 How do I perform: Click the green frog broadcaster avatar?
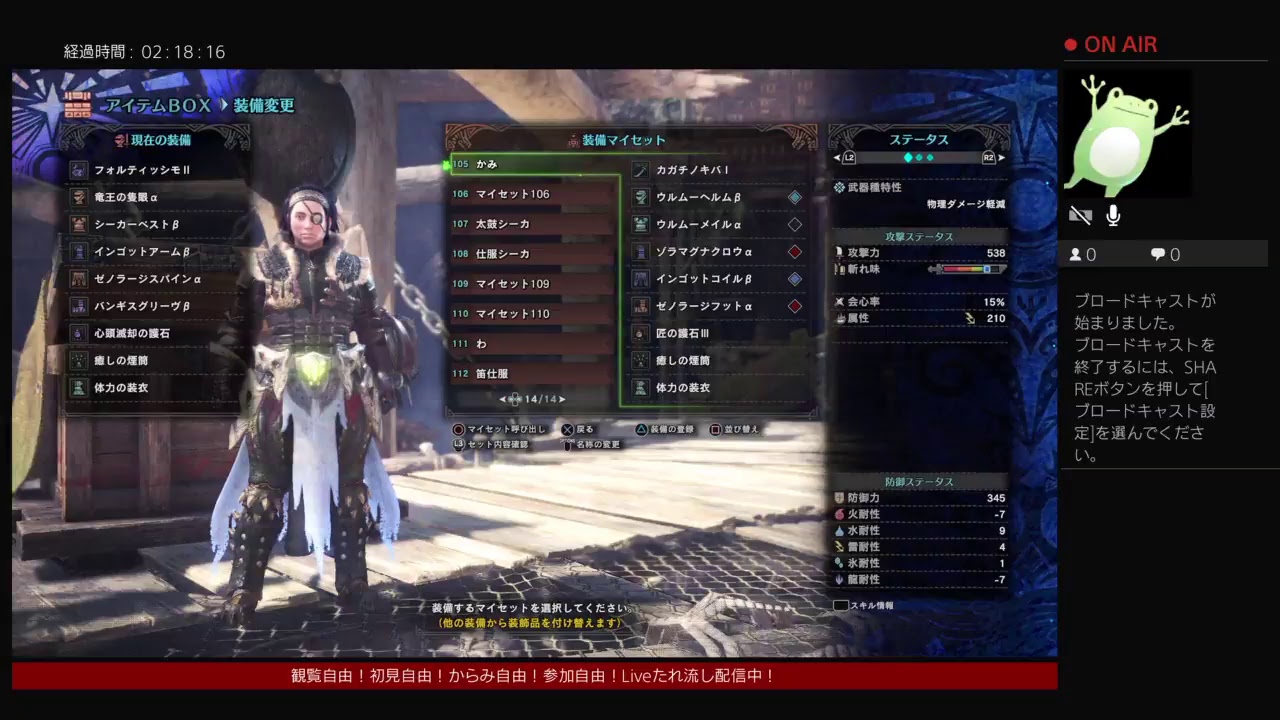tap(1125, 136)
